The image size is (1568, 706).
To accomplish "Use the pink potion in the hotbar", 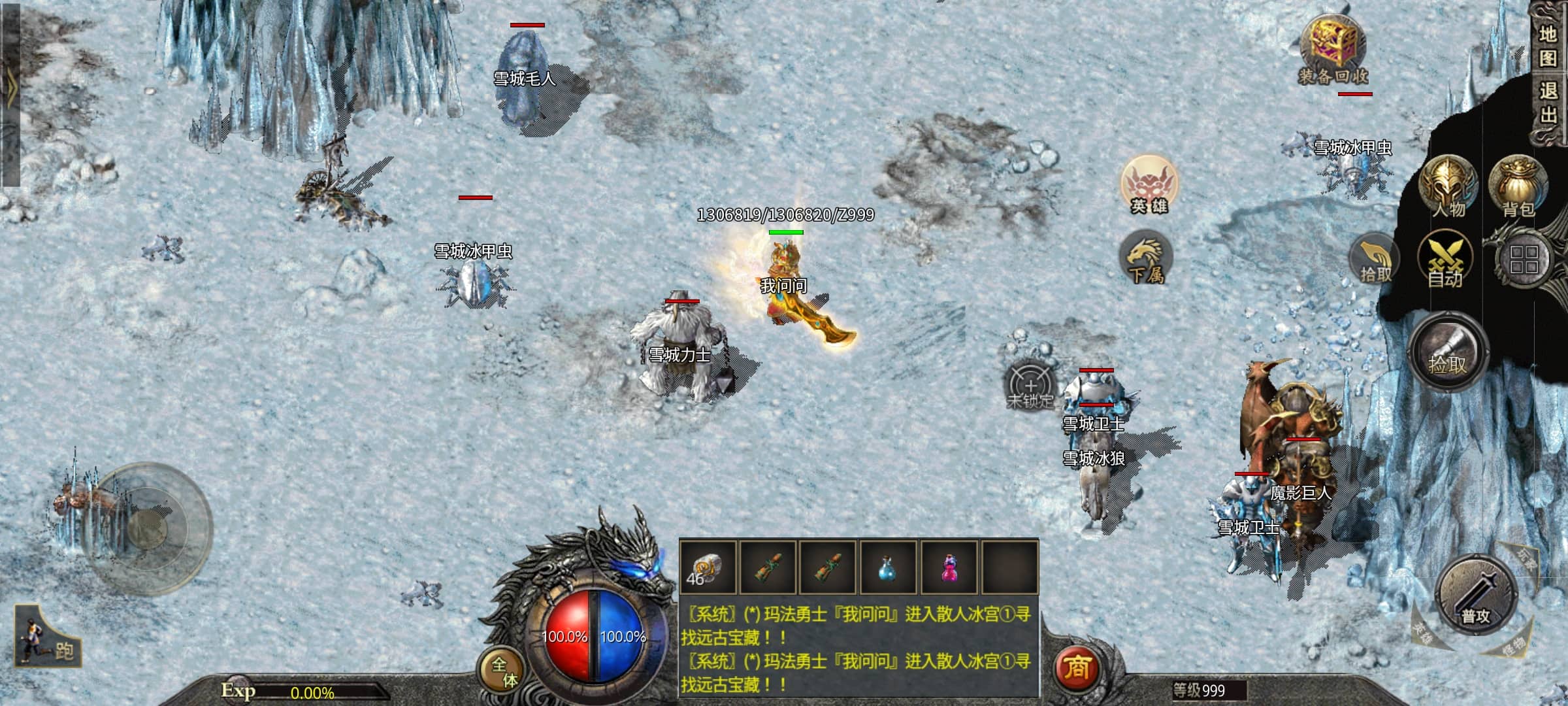I will [x=949, y=568].
